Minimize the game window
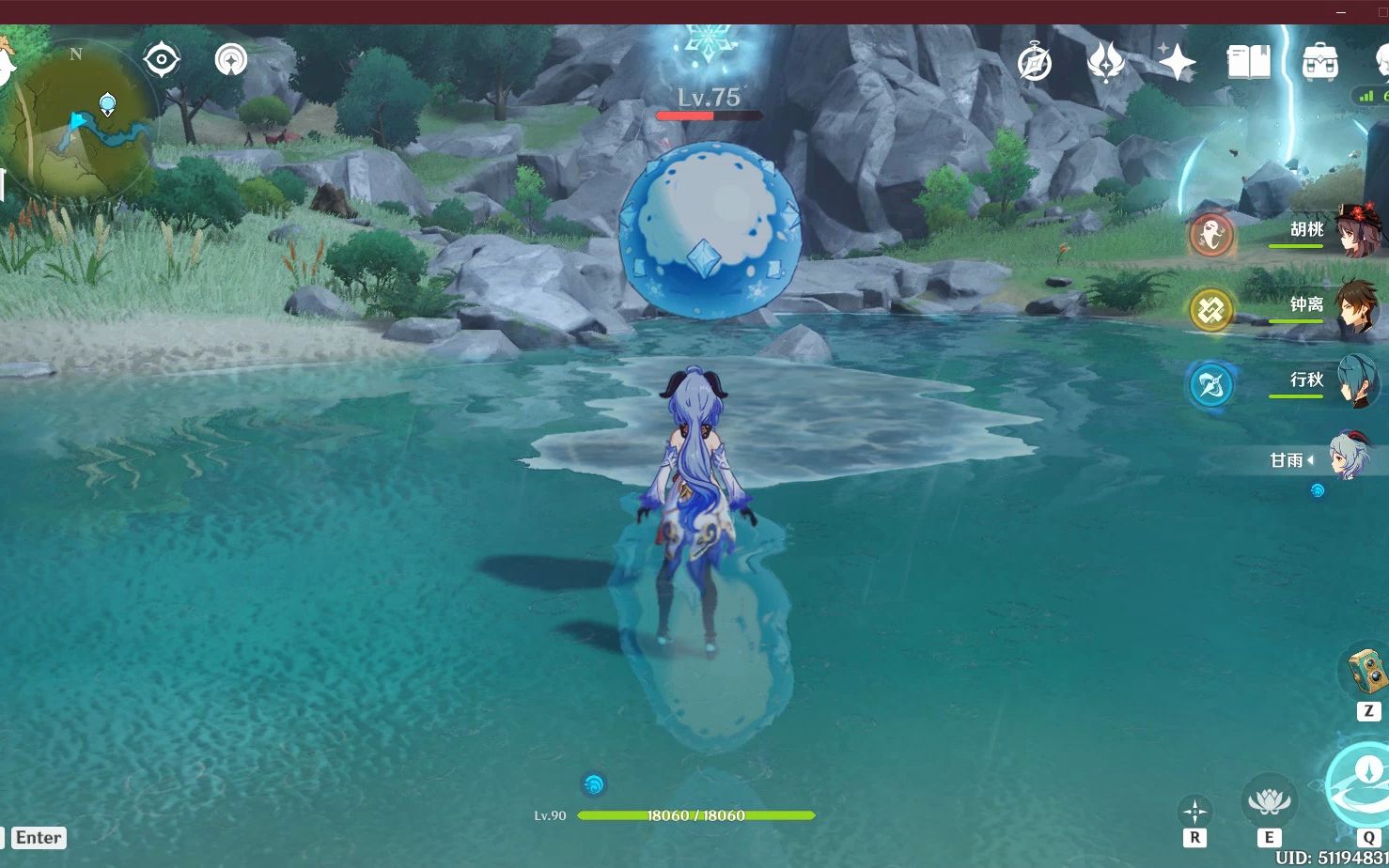 1341,12
